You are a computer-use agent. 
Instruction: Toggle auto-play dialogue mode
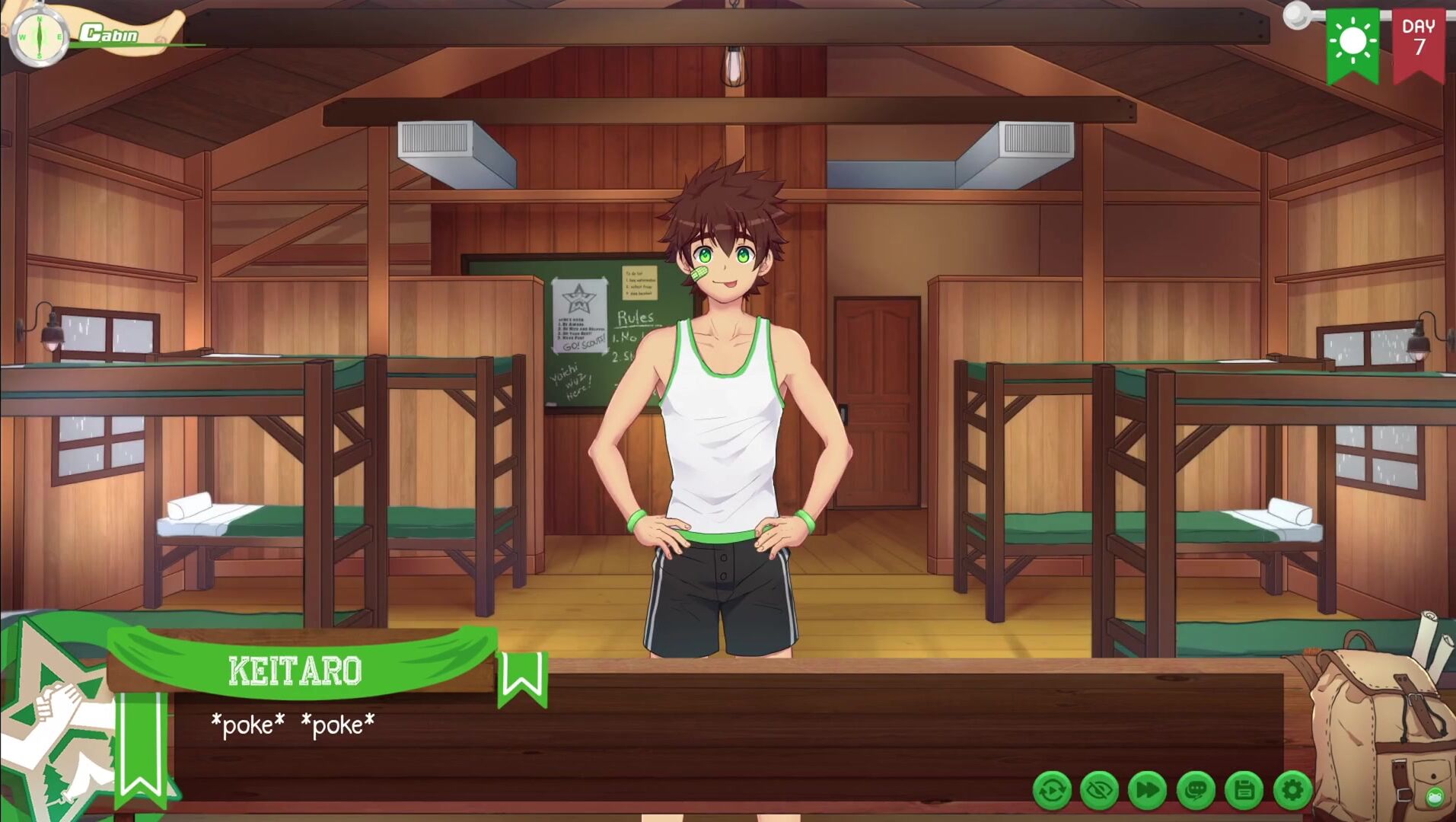coord(1052,791)
